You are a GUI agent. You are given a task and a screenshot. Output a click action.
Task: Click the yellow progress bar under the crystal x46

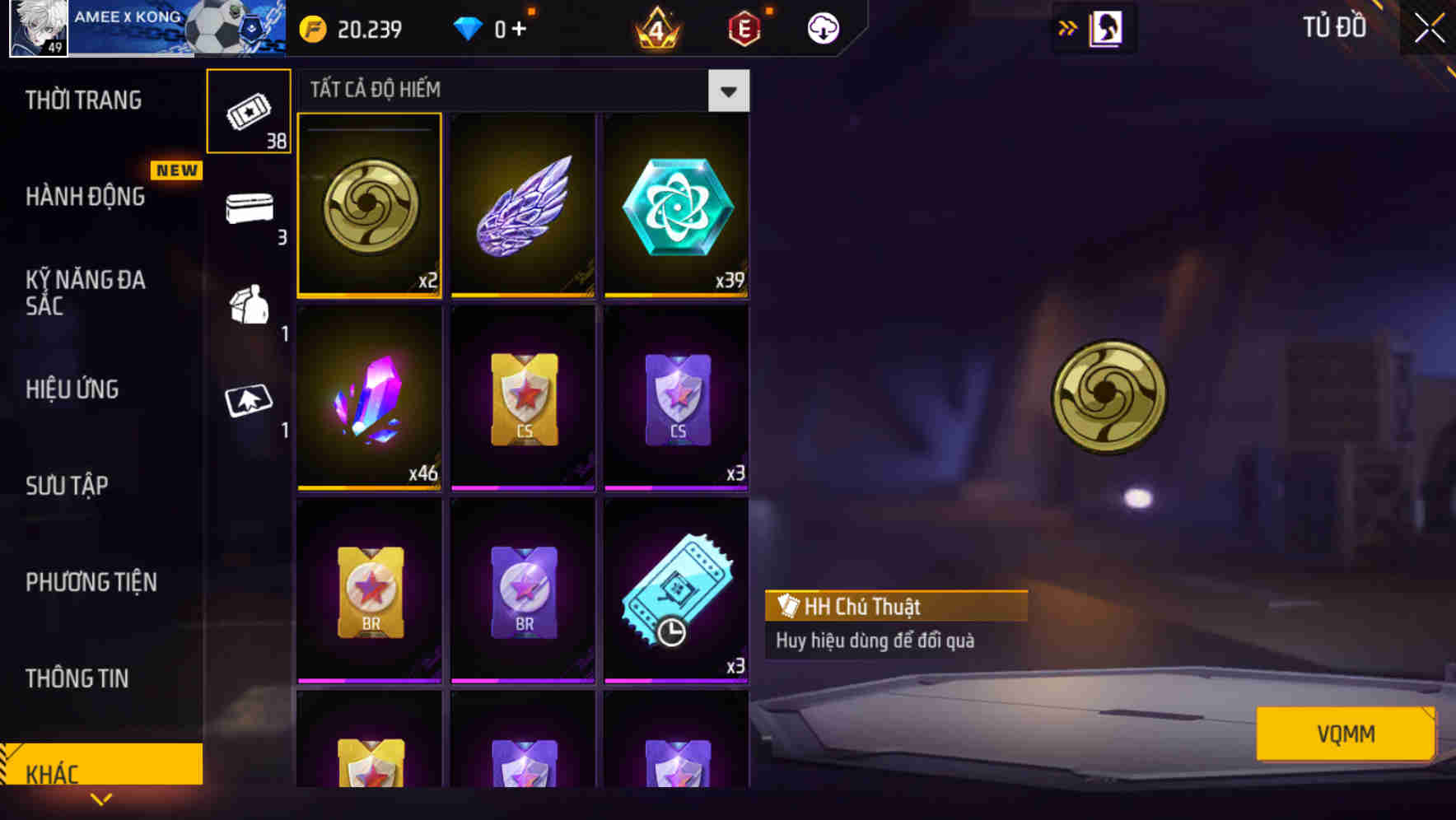point(369,488)
